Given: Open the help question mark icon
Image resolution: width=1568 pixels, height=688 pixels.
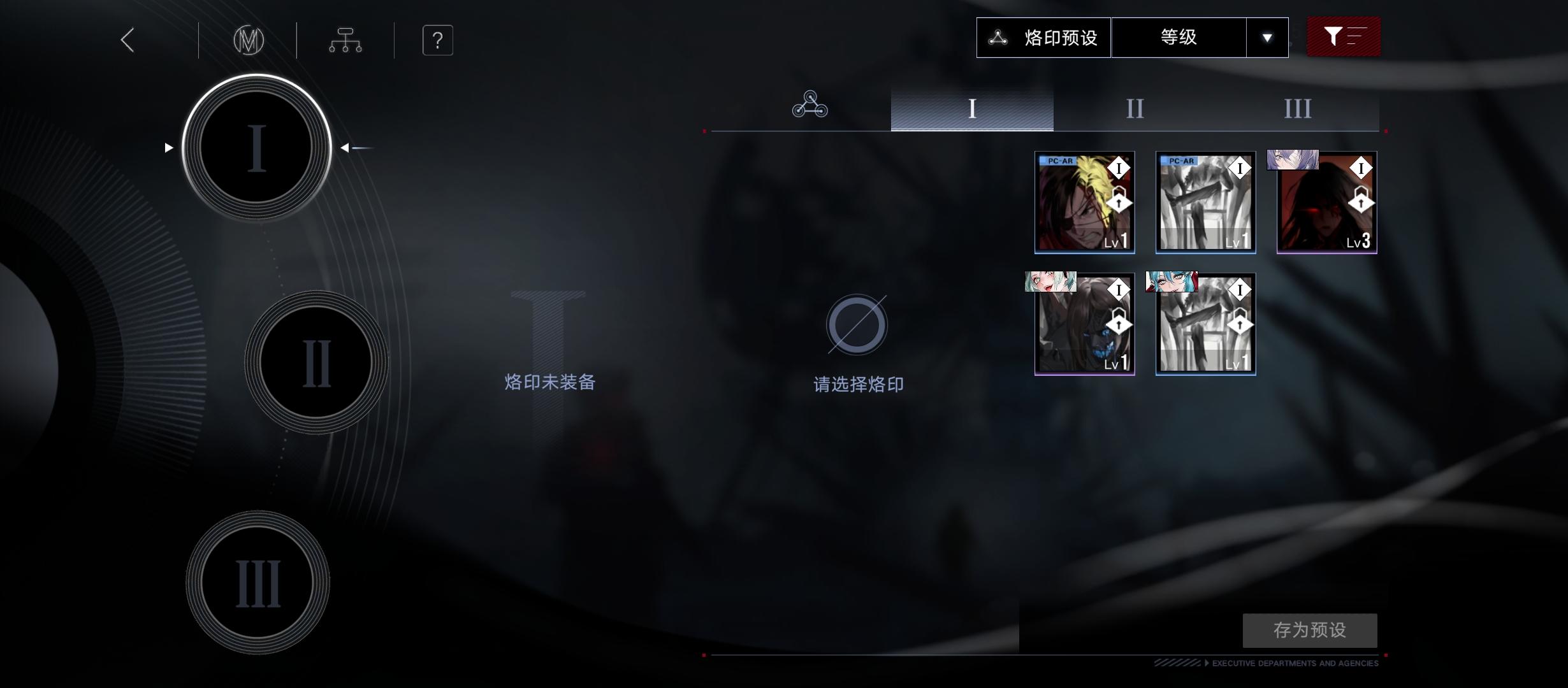Looking at the screenshot, I should click(437, 39).
